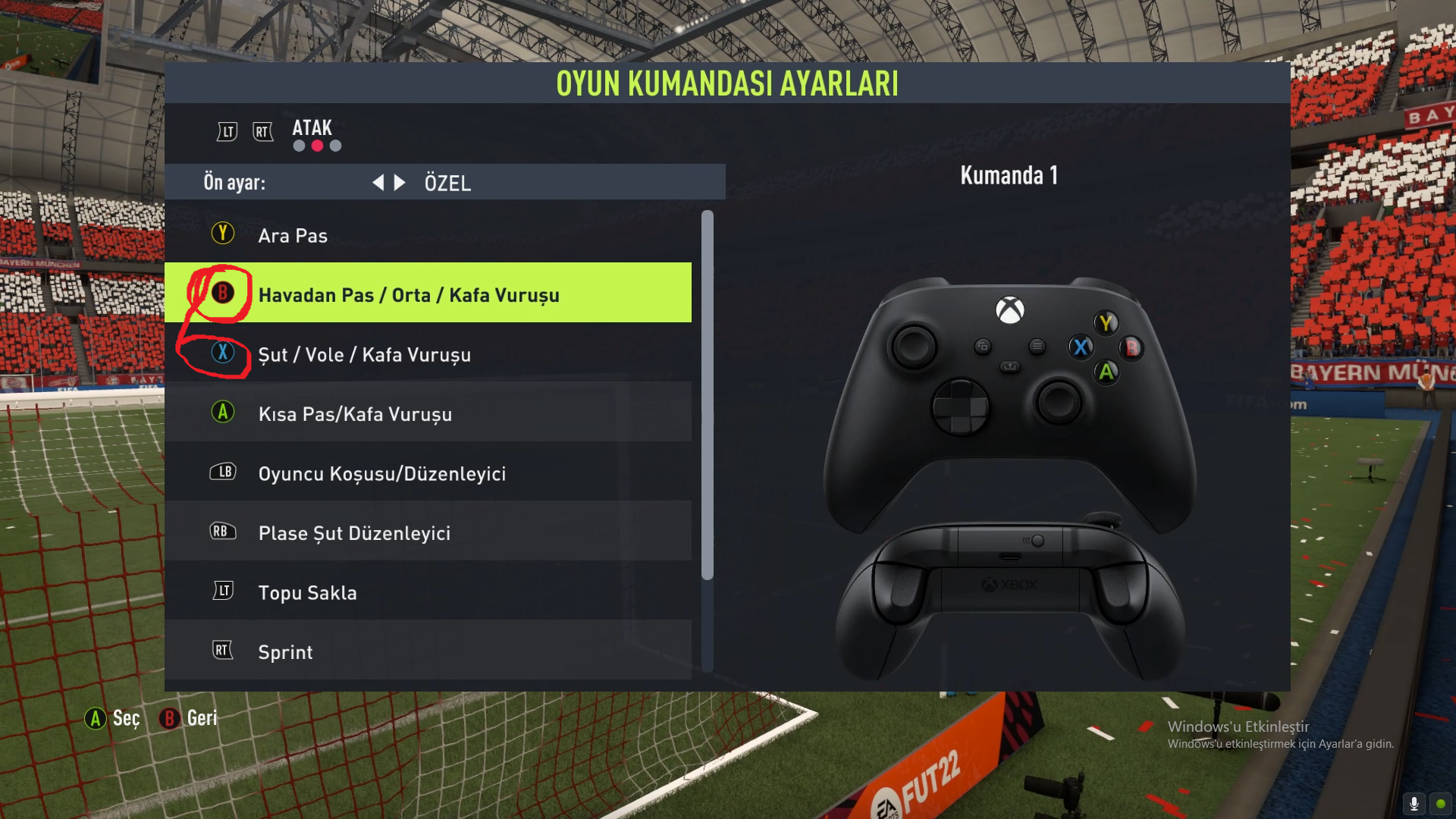Switch to the first ATAK page dot
Viewport: 1456px width, 819px height.
tap(300, 146)
